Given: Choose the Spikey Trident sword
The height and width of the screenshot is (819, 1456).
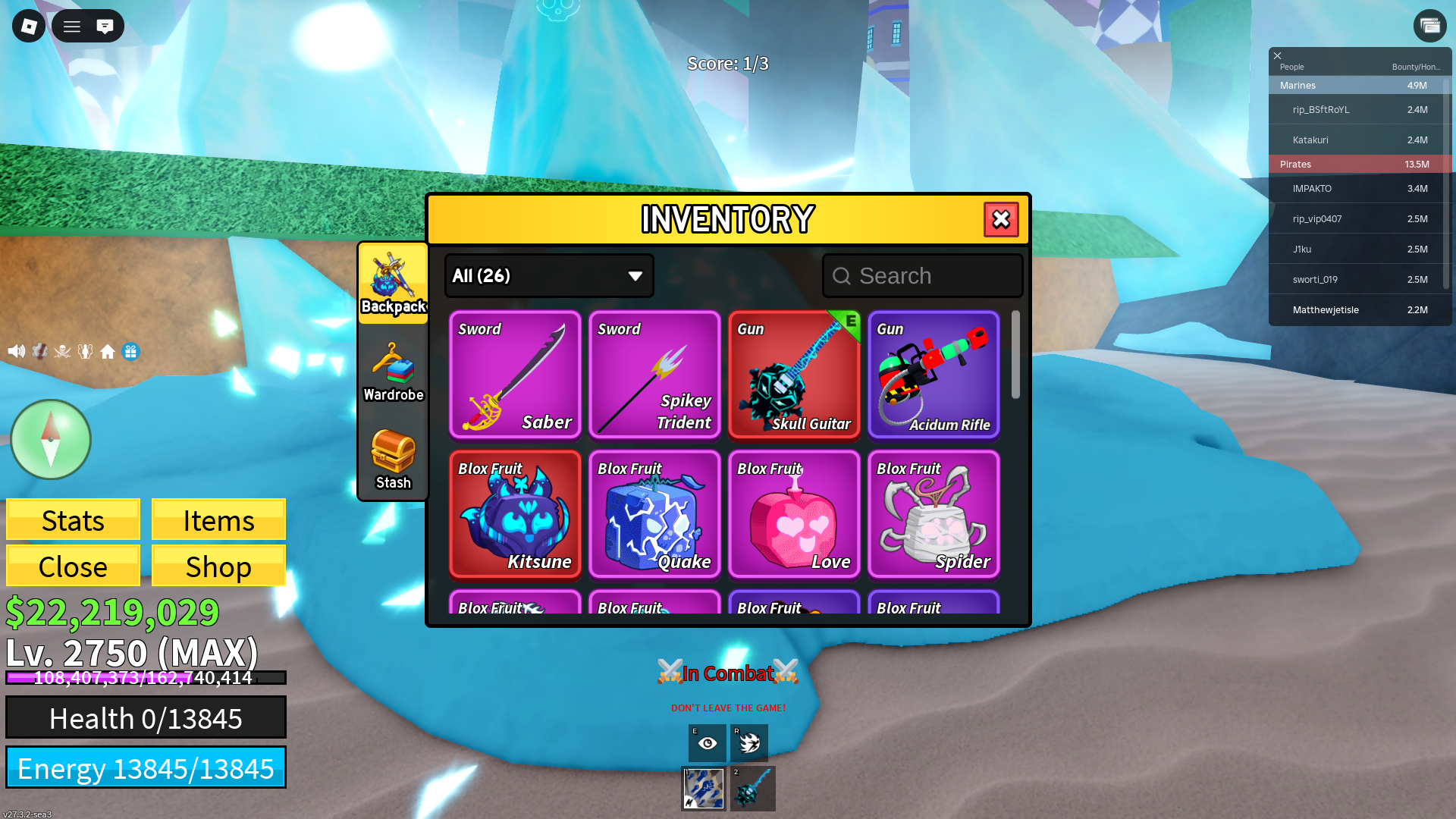Looking at the screenshot, I should (654, 375).
